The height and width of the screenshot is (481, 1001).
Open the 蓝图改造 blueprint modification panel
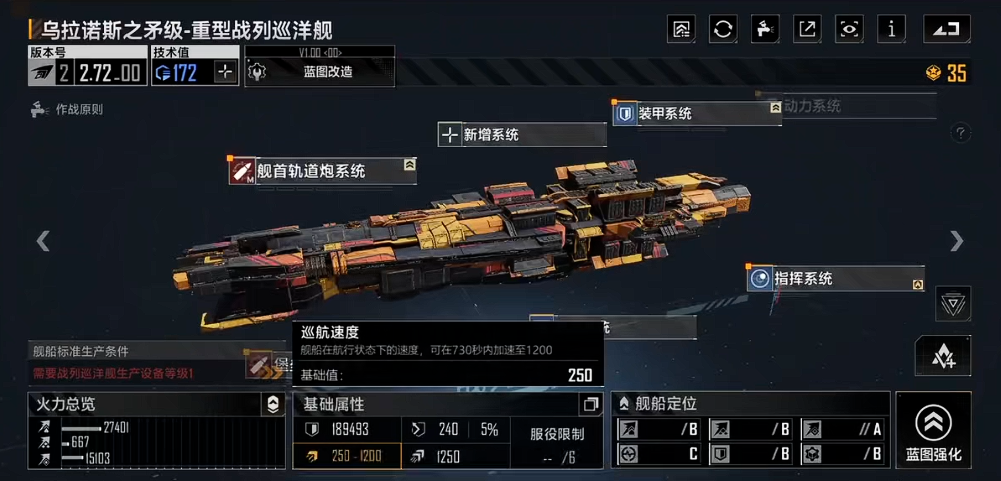320,72
